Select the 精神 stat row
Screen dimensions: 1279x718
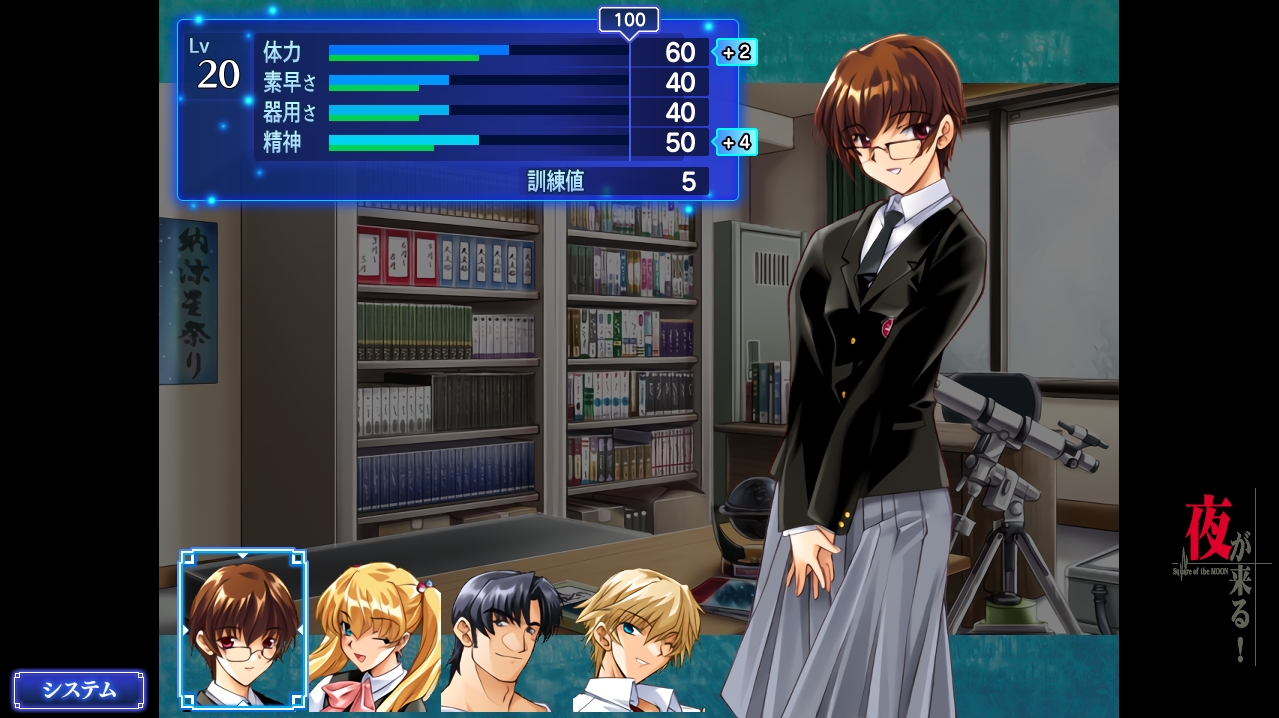pos(482,142)
